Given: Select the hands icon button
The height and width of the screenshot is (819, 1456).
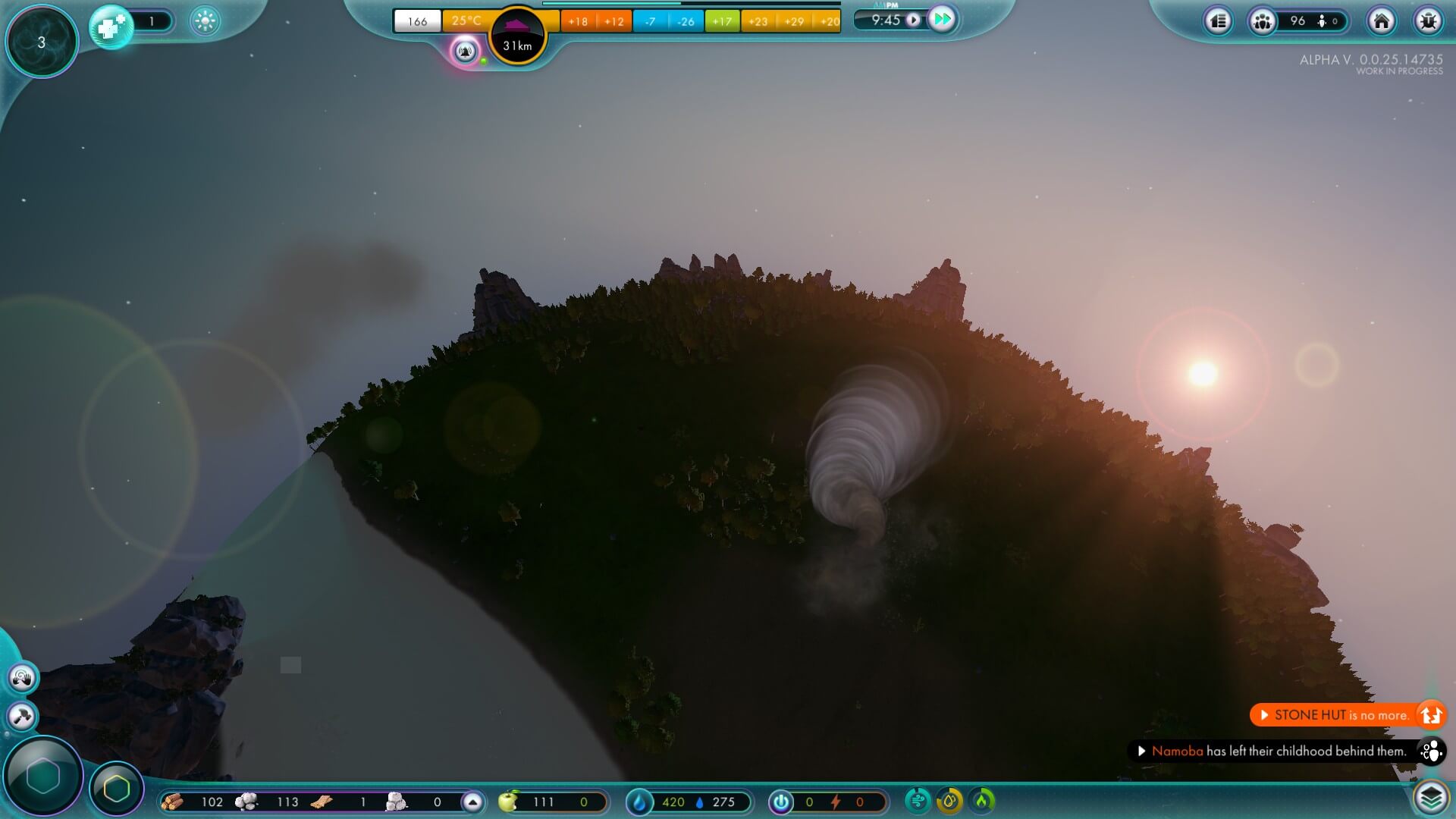Looking at the screenshot, I should click(22, 677).
